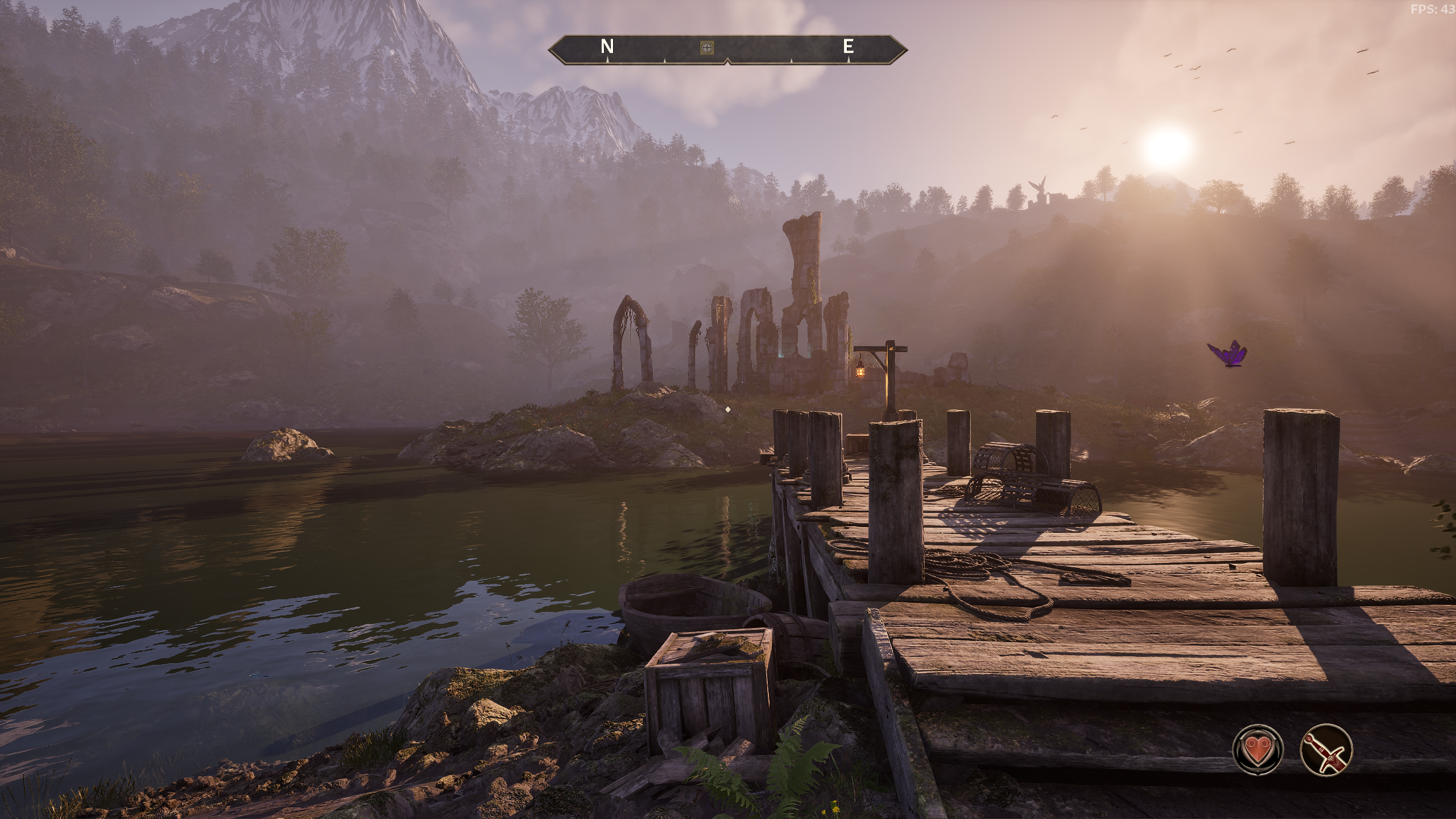Image resolution: width=1456 pixels, height=819 pixels.
Task: Click the E heading on the compass
Action: click(848, 47)
